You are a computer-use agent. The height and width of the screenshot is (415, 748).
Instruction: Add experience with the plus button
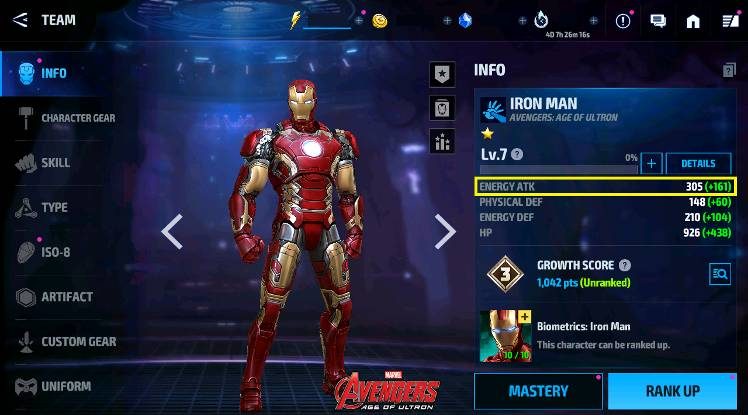coord(651,164)
